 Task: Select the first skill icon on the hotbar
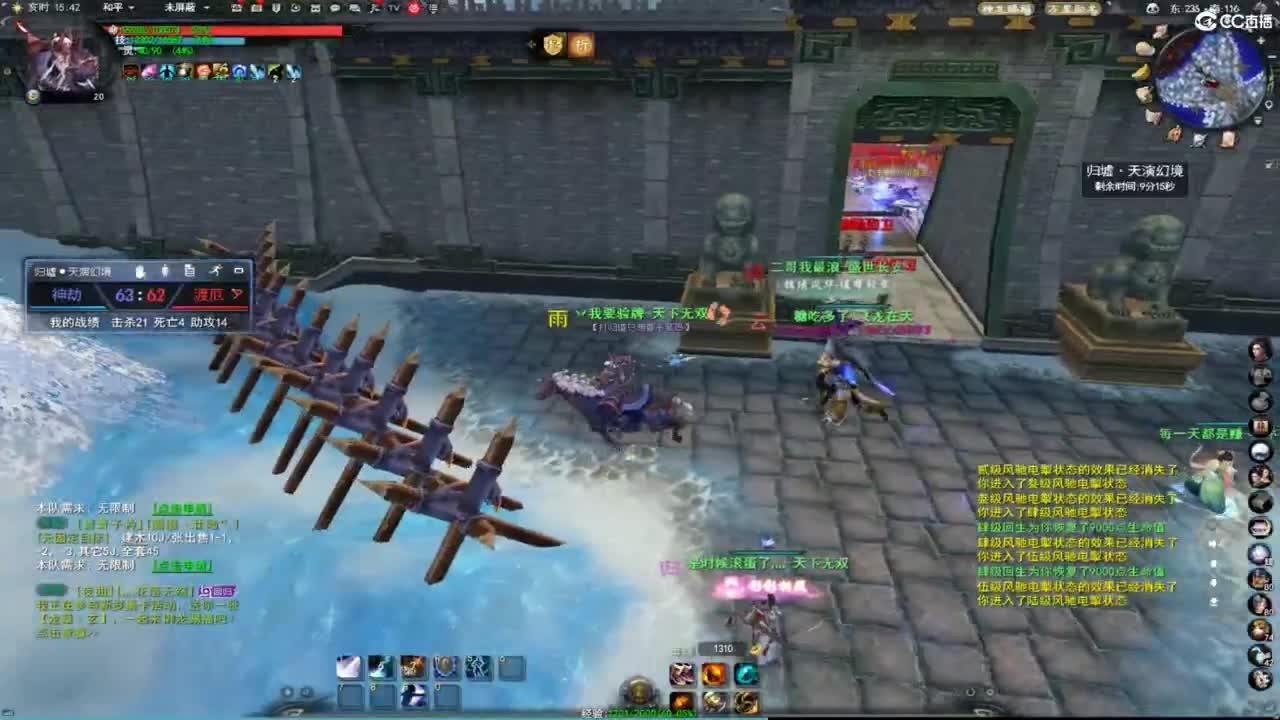tap(350, 668)
